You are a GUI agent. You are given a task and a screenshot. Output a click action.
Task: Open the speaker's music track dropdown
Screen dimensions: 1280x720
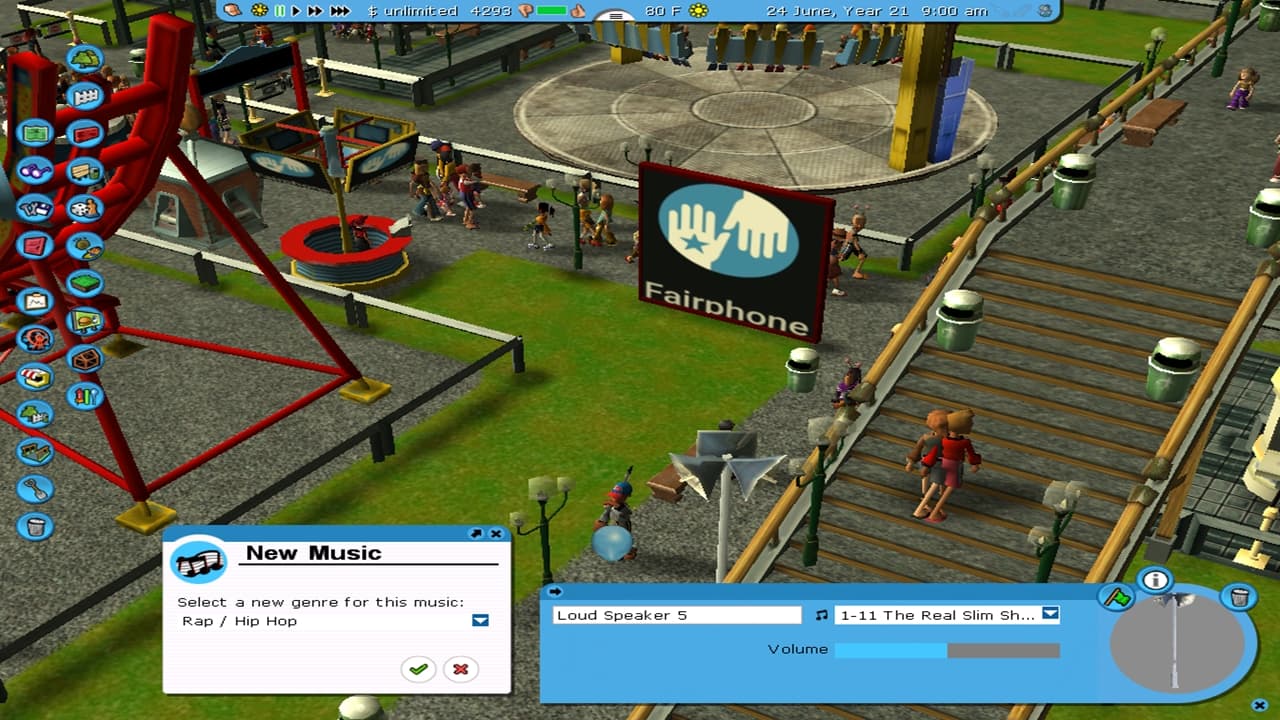pos(1050,614)
